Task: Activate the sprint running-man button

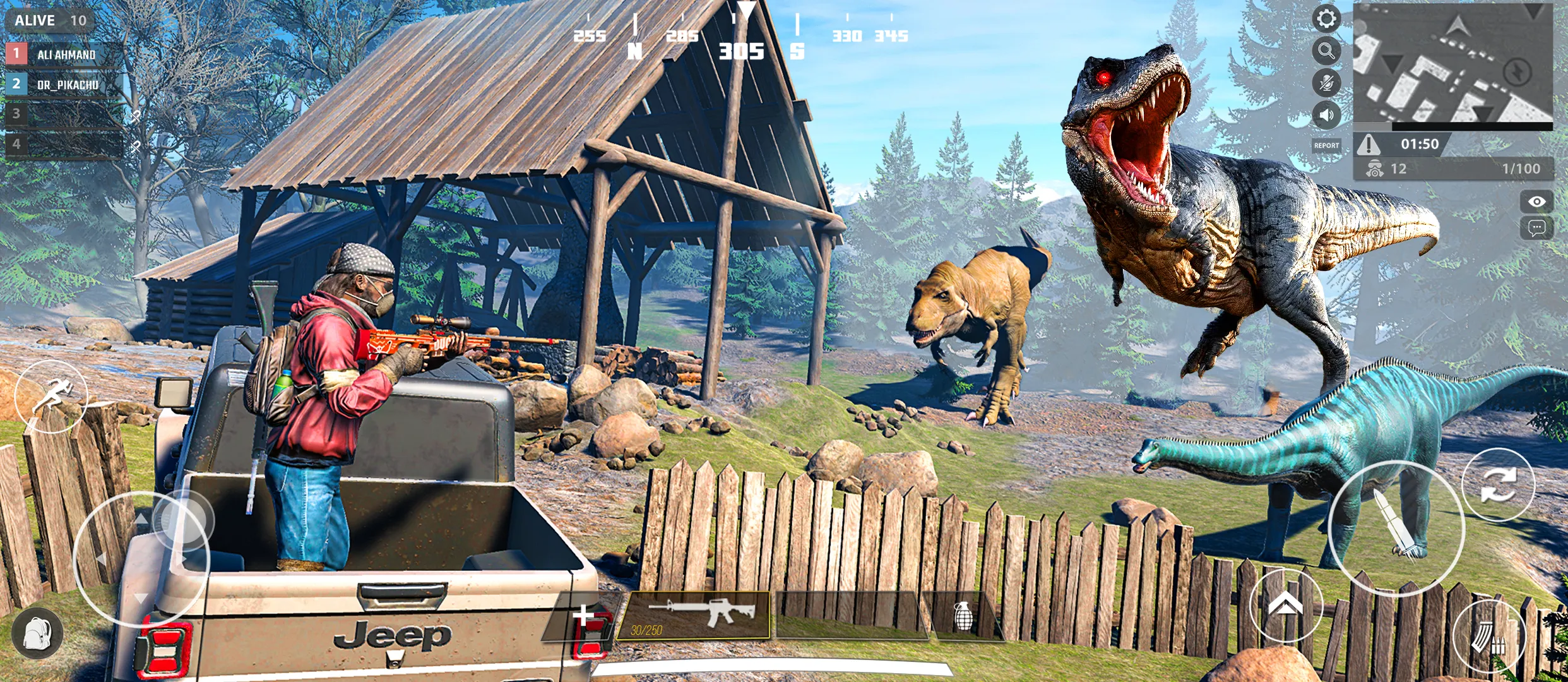Action: [52, 396]
